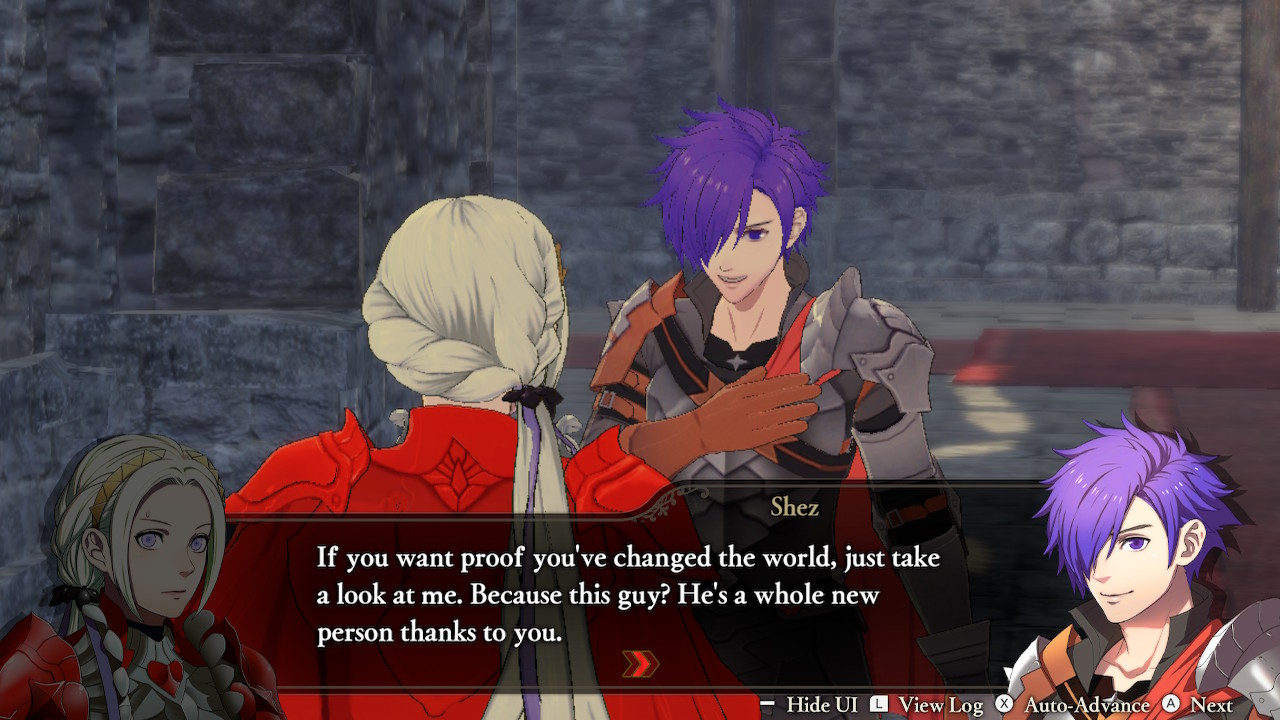This screenshot has height=720, width=1280.
Task: Click the minus button icon beside Hide UI
Action: pyautogui.click(x=766, y=703)
